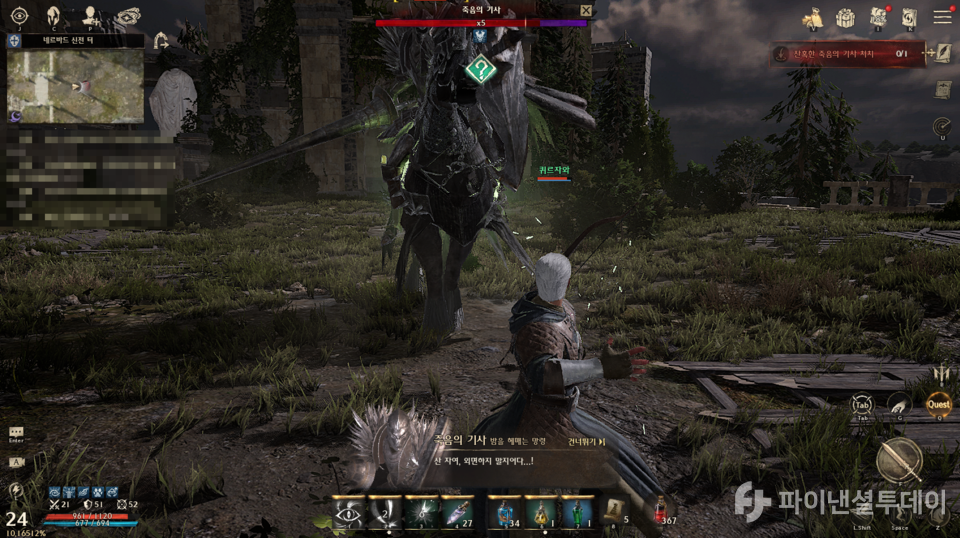Click the share arrow beside the minimap title
Screen dimensions: 960x538
point(162,41)
